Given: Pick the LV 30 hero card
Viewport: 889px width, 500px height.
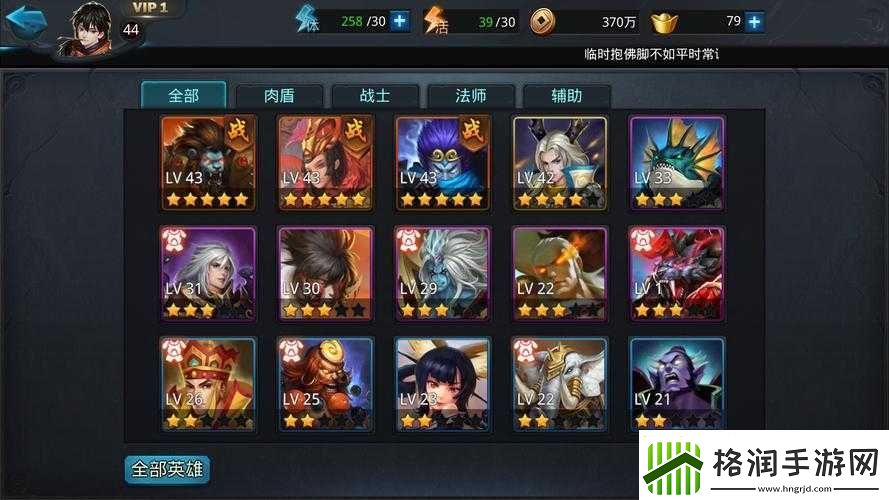Looking at the screenshot, I should tap(325, 274).
